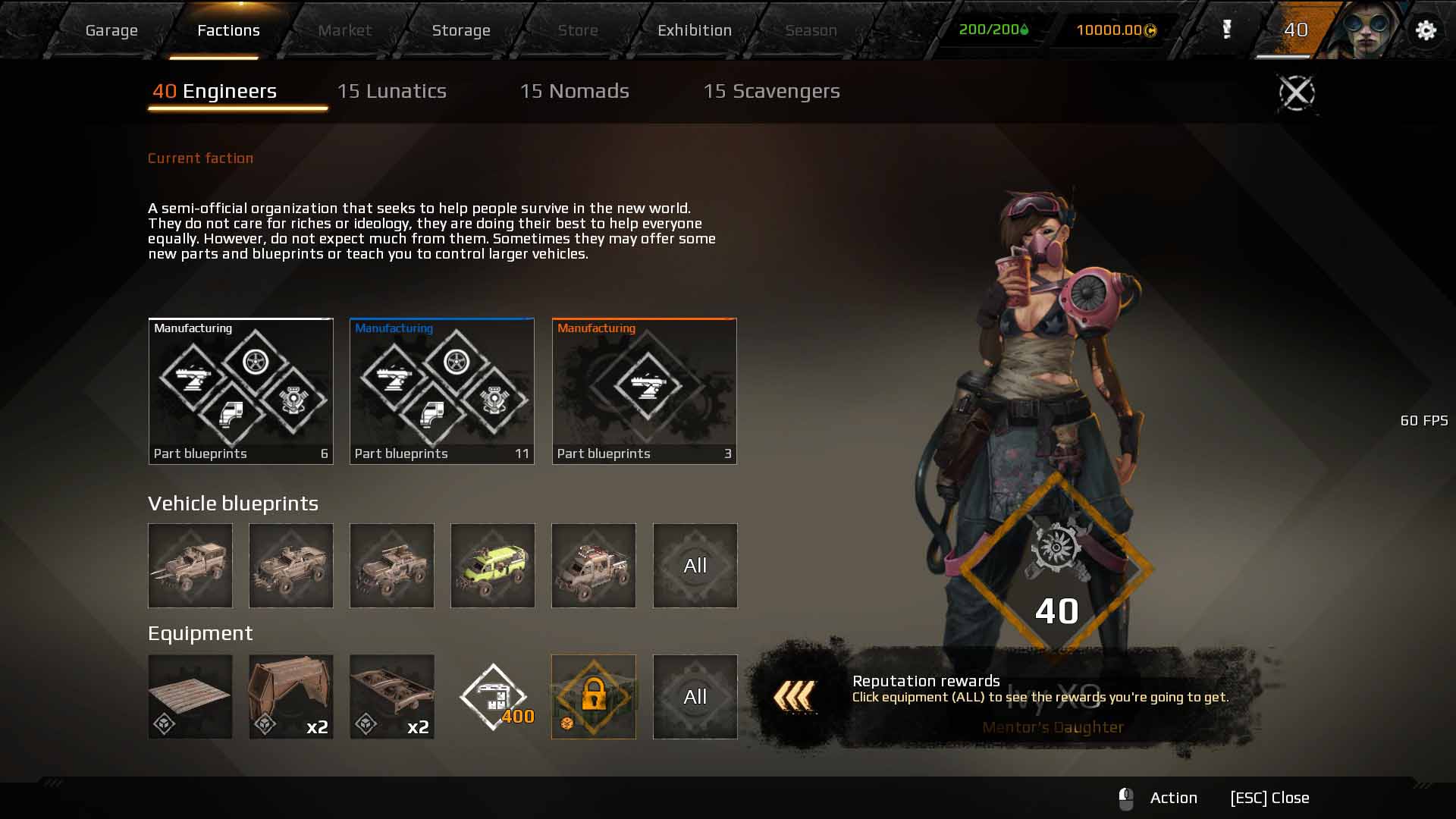The image size is (1456, 819).
Task: Open white Manufacturing part blueprints card
Action: coord(240,391)
